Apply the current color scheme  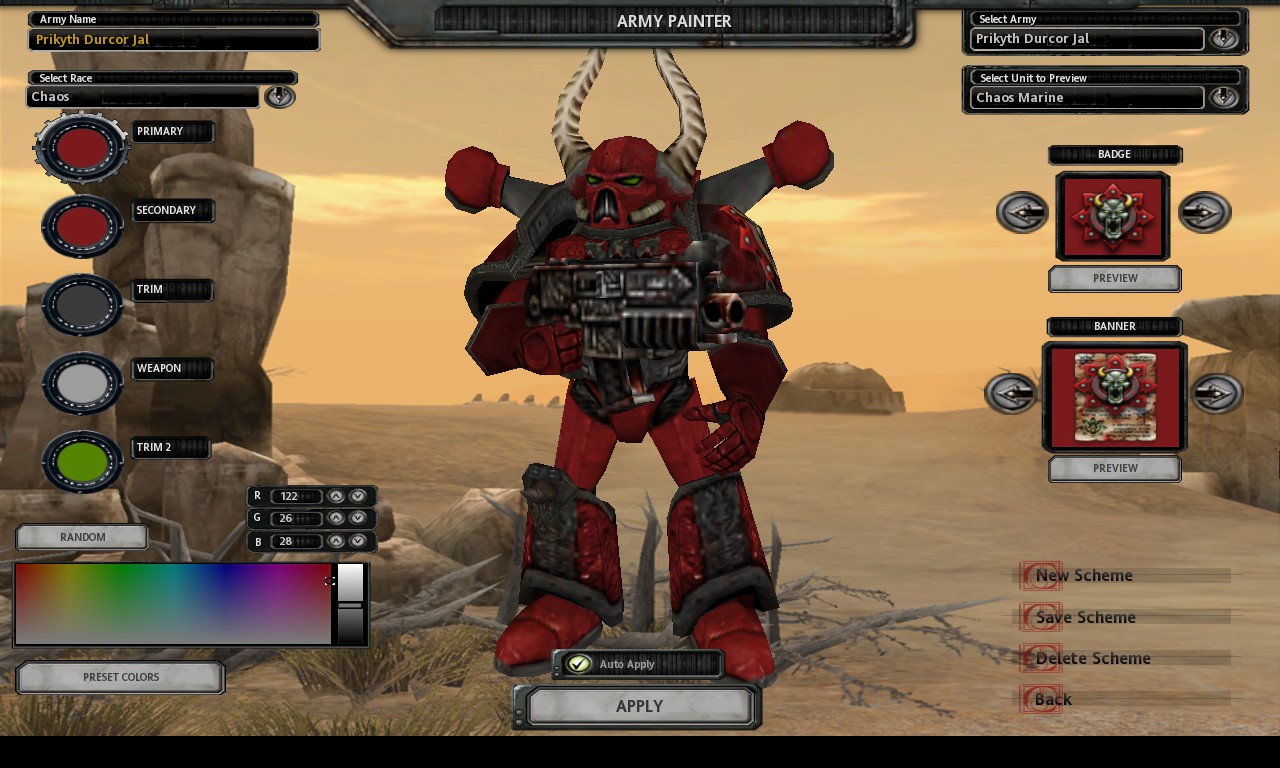click(639, 706)
